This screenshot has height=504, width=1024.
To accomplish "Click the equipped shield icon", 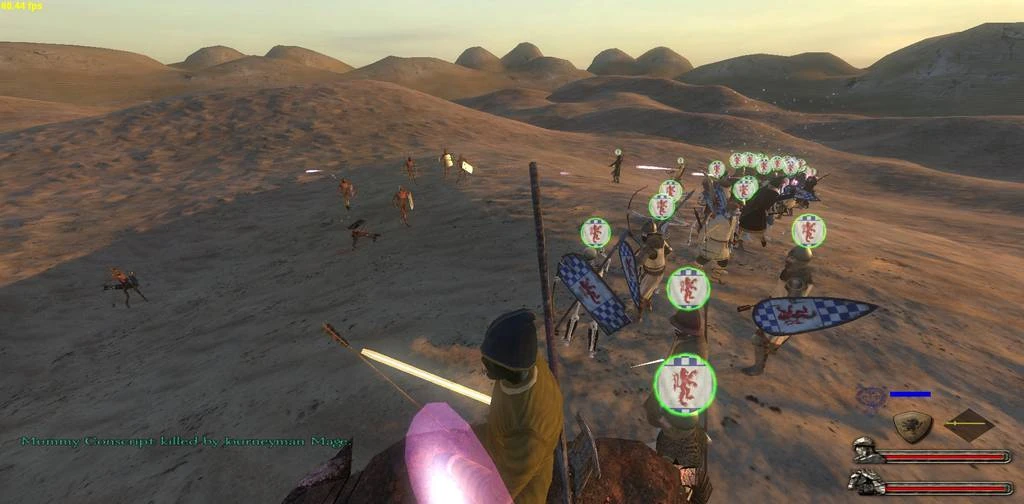I will [912, 426].
